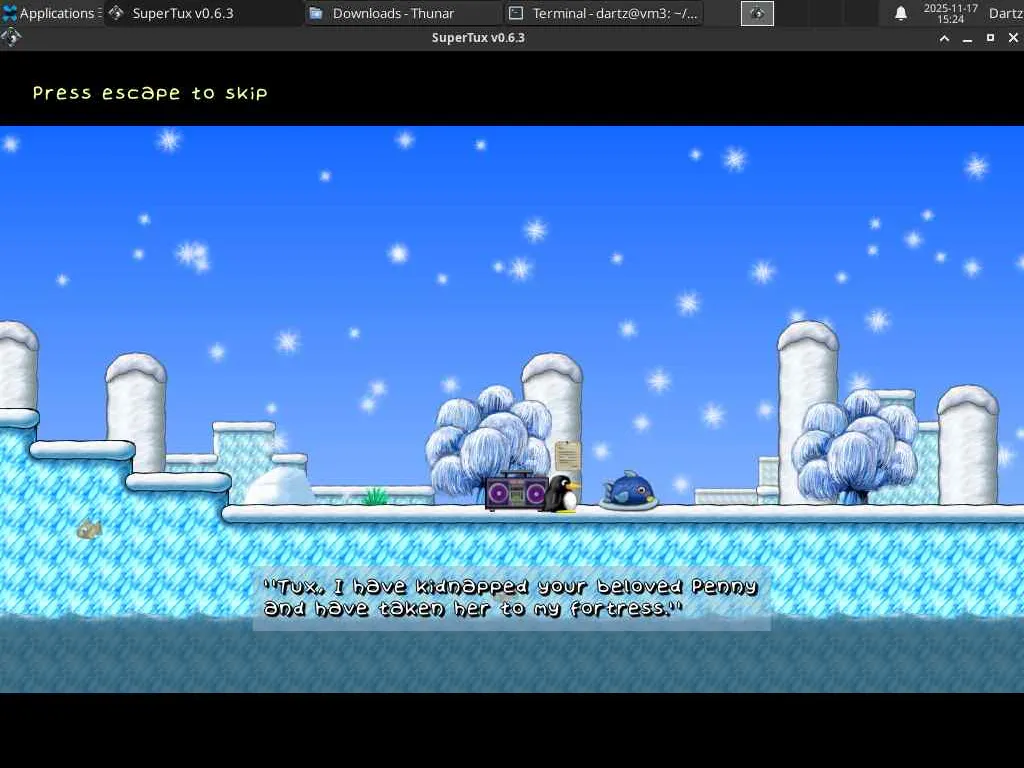Close the SuperTux window
1024x768 pixels.
1012,38
